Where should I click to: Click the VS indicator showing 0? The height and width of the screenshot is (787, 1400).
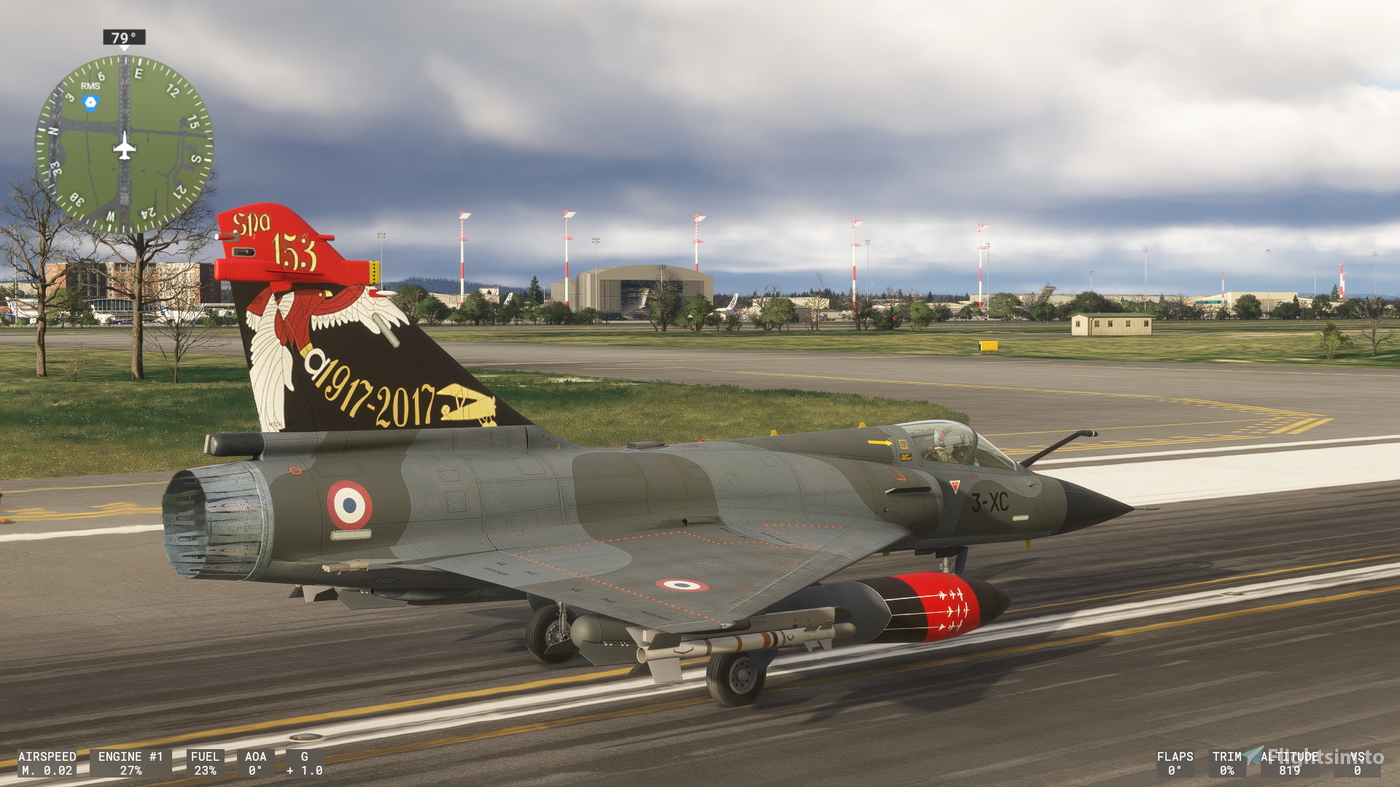click(x=1357, y=763)
